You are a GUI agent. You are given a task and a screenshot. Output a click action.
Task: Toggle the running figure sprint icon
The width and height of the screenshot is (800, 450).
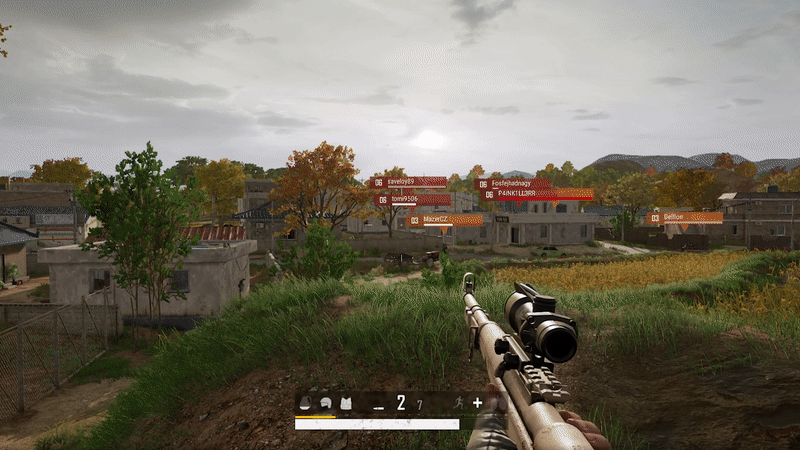click(x=457, y=403)
